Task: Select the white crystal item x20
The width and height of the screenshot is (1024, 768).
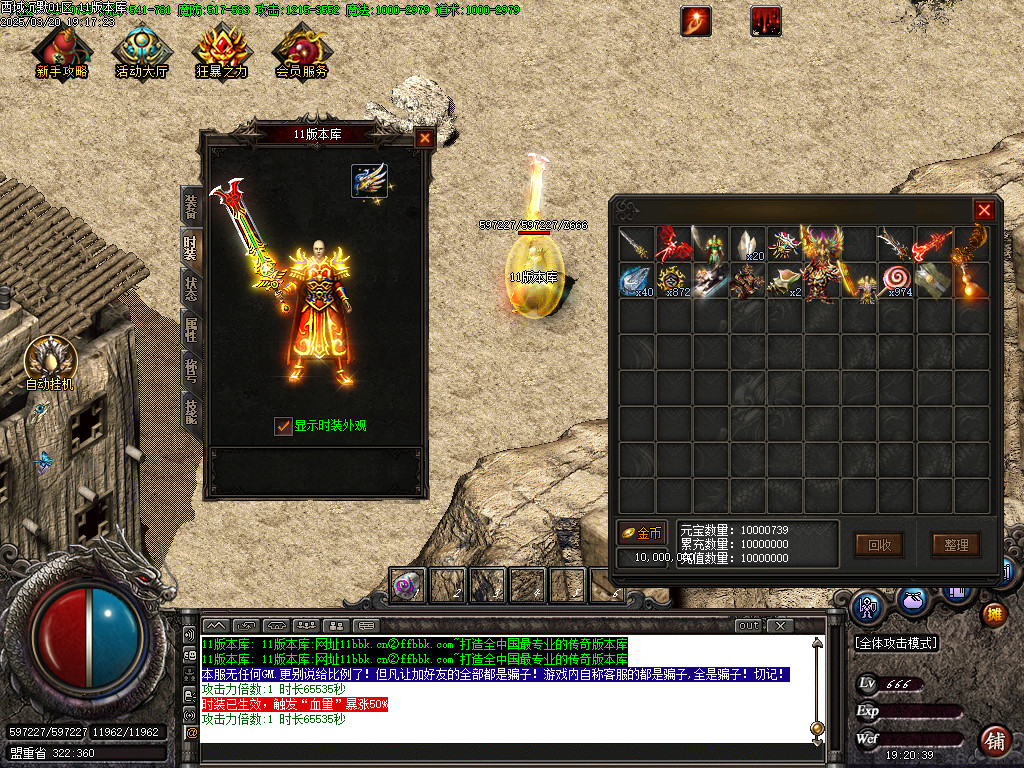Action: point(746,244)
